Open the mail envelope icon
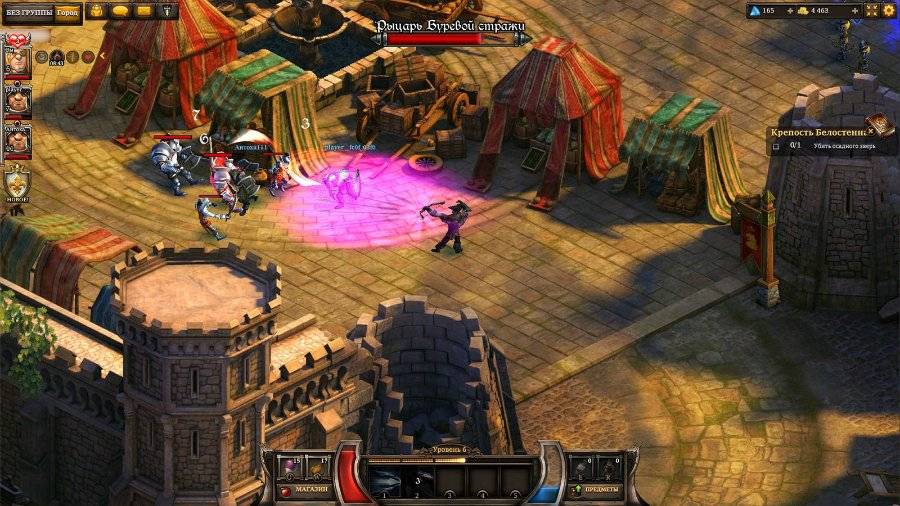This screenshot has height=506, width=900. (x=143, y=11)
